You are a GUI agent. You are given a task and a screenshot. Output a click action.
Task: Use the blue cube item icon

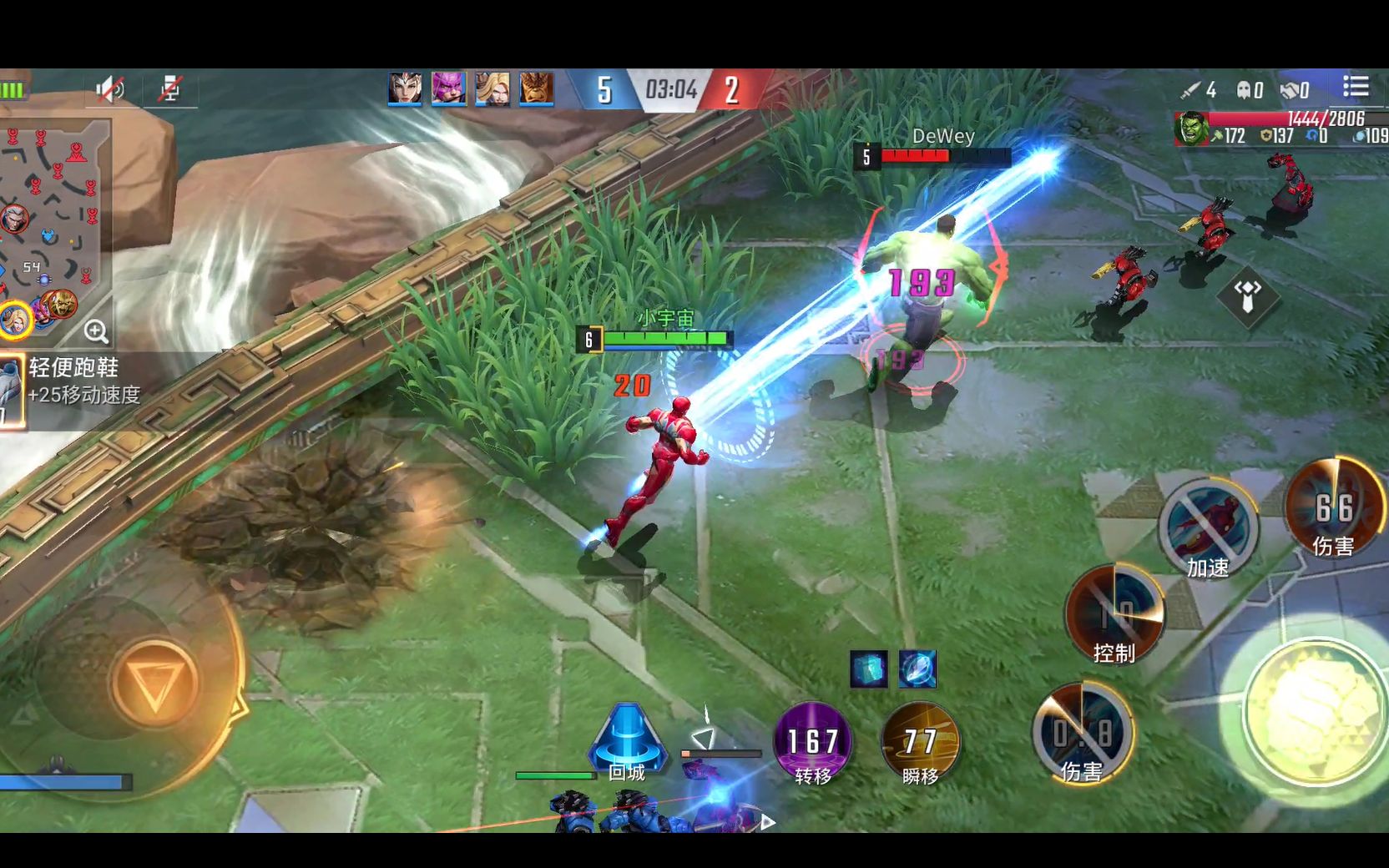point(868,669)
